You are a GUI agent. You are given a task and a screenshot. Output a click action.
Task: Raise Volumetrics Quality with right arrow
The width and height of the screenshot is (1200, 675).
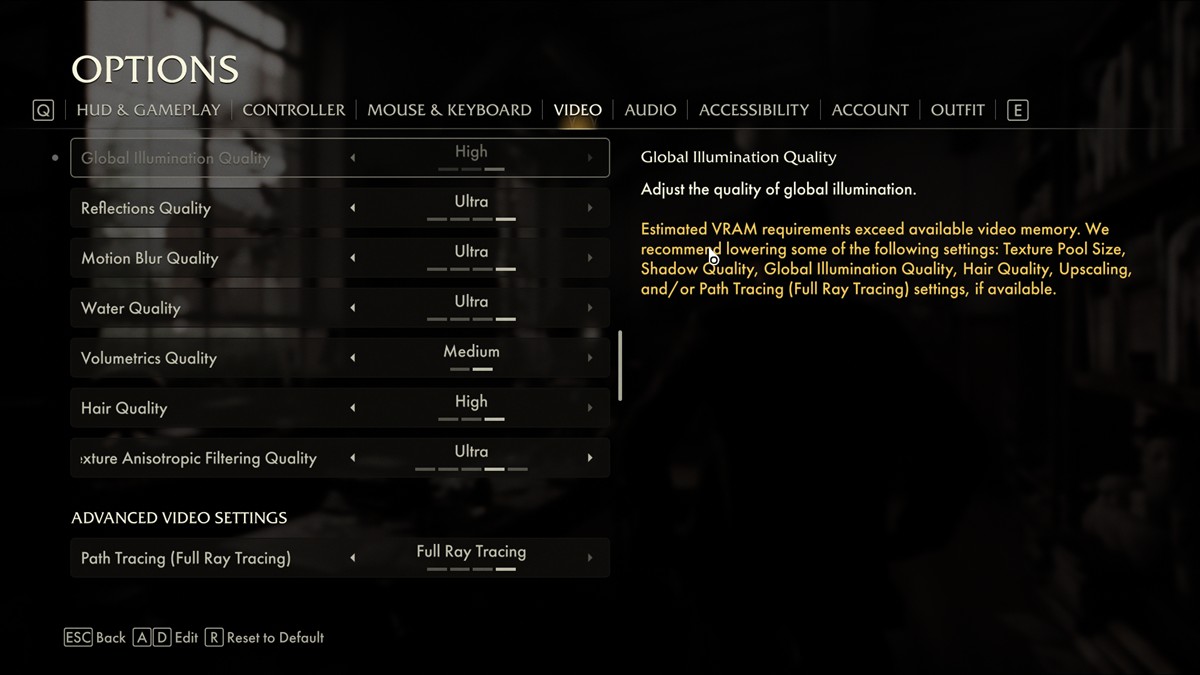pos(590,358)
